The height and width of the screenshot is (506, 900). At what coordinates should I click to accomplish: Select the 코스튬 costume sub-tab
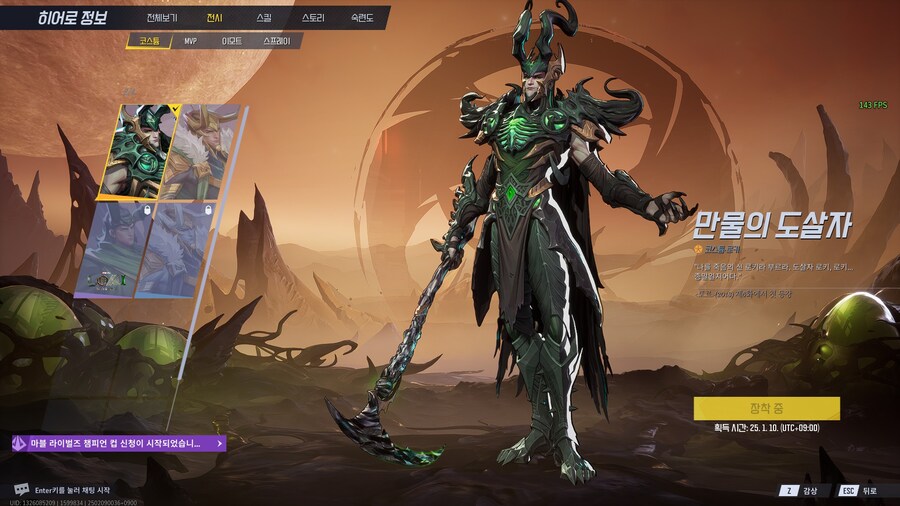coord(150,42)
